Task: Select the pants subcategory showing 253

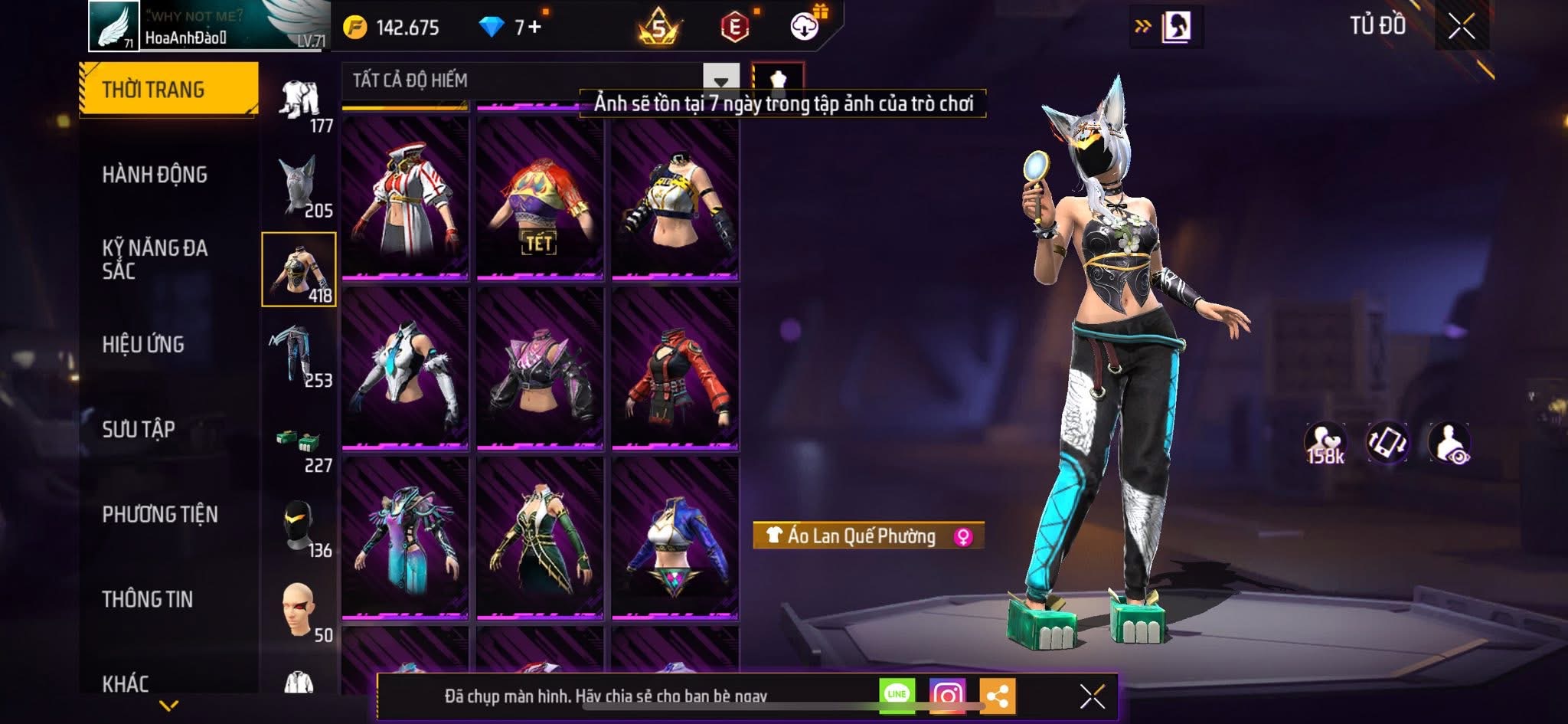Action: click(299, 355)
